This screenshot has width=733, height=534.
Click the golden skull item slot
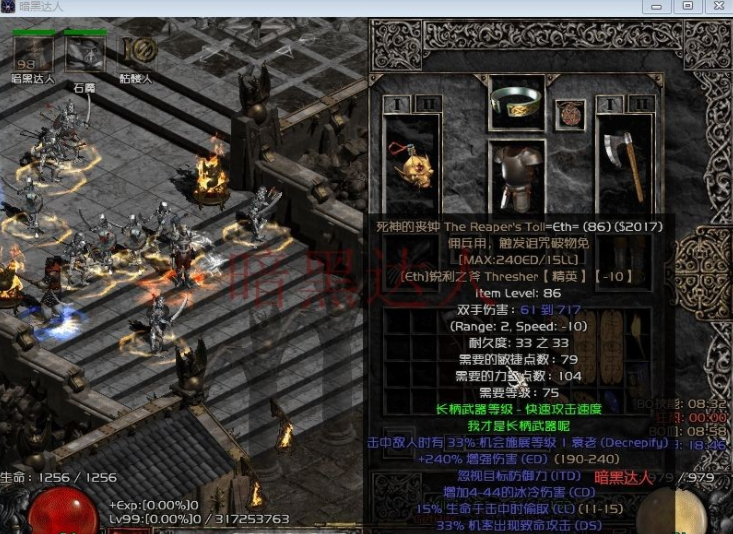[412, 163]
